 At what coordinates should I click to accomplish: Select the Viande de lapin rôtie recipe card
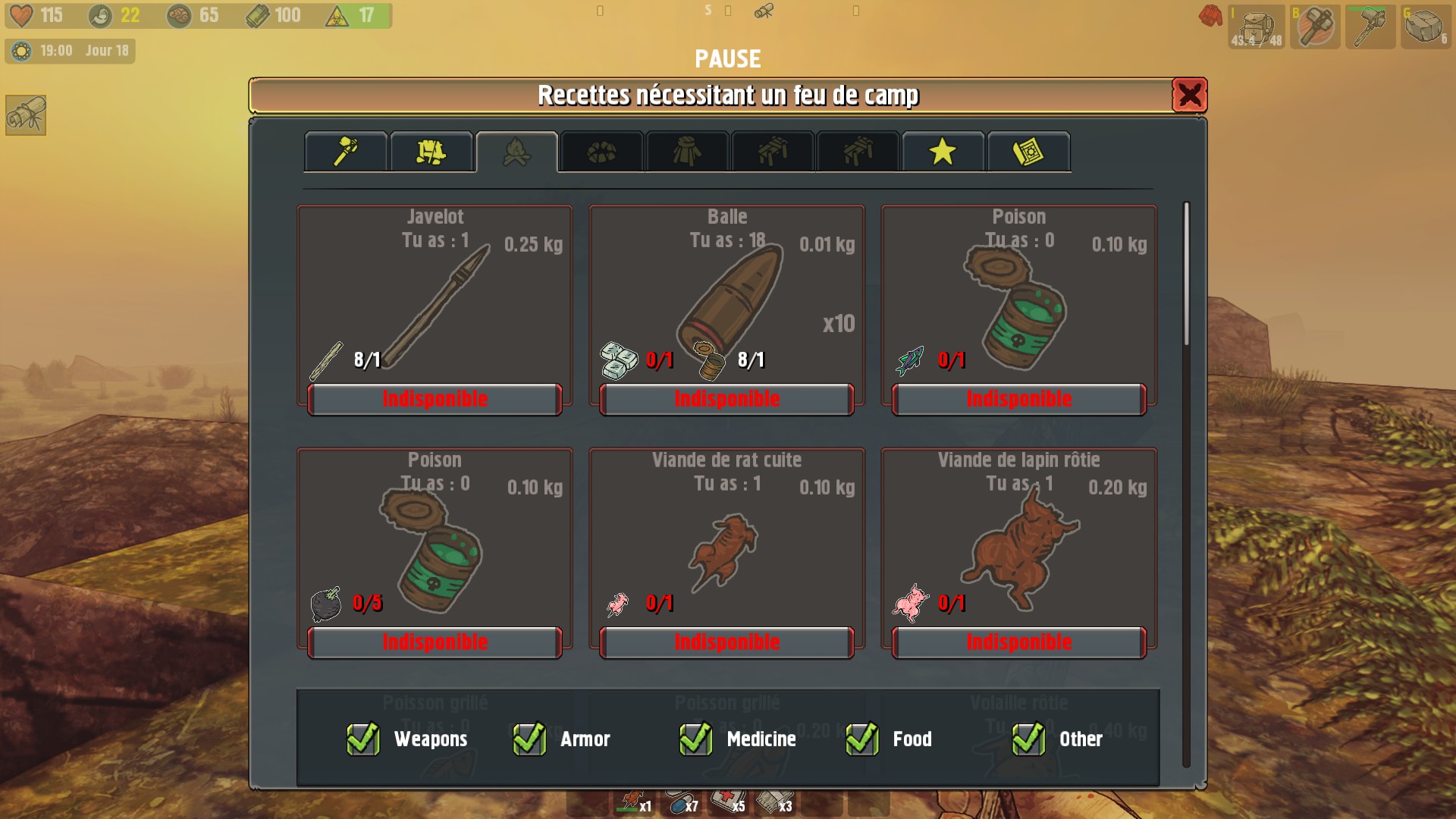point(1018,546)
